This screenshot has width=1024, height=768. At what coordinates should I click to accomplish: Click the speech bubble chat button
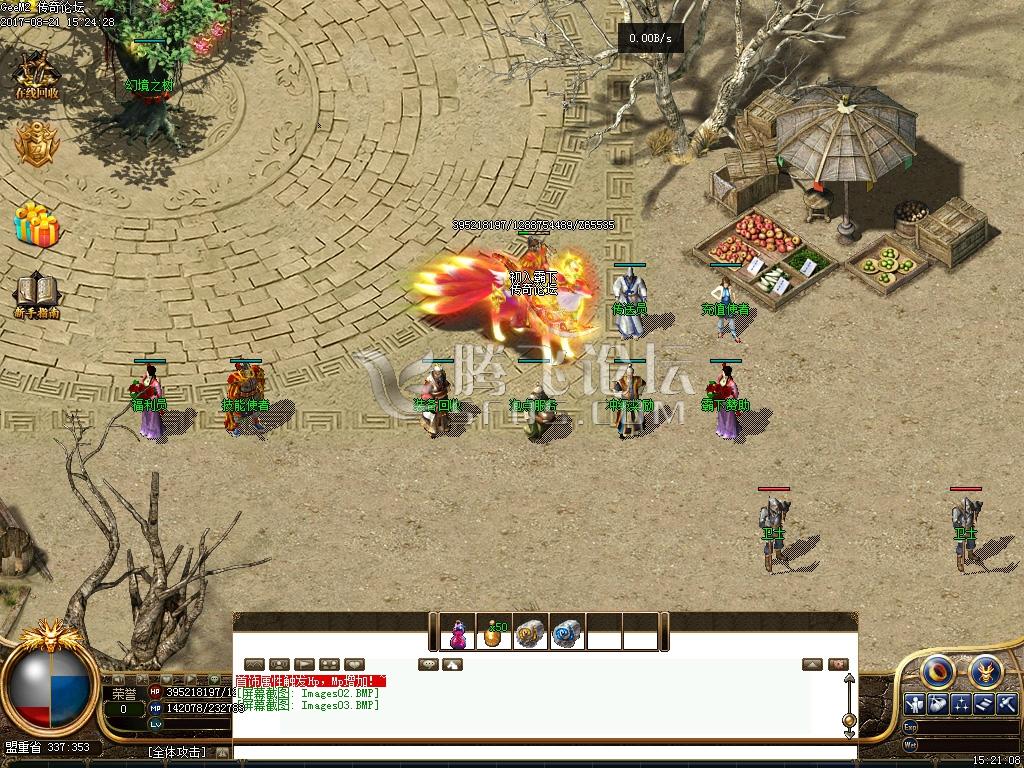(428, 664)
